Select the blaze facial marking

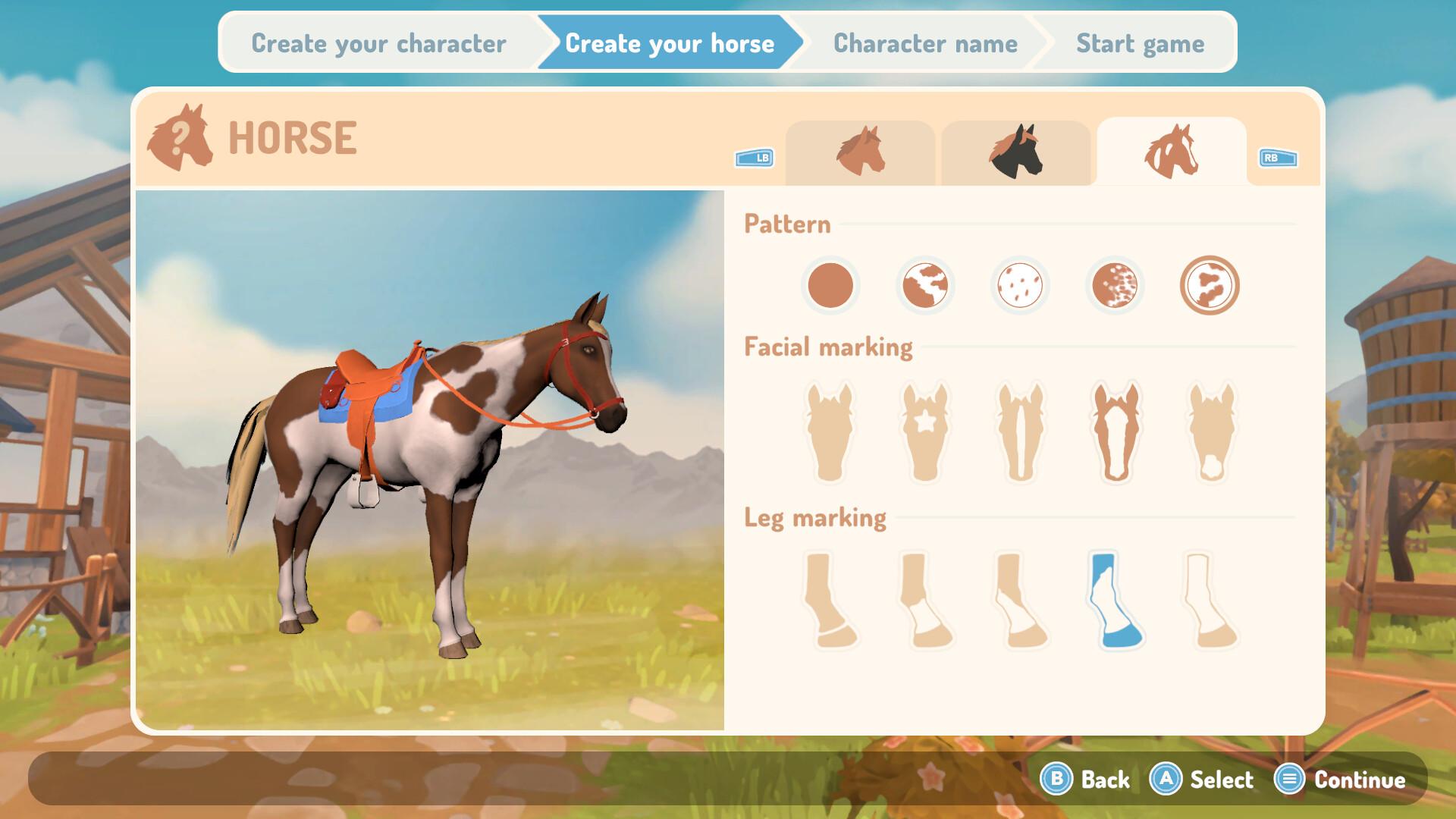click(x=1115, y=428)
